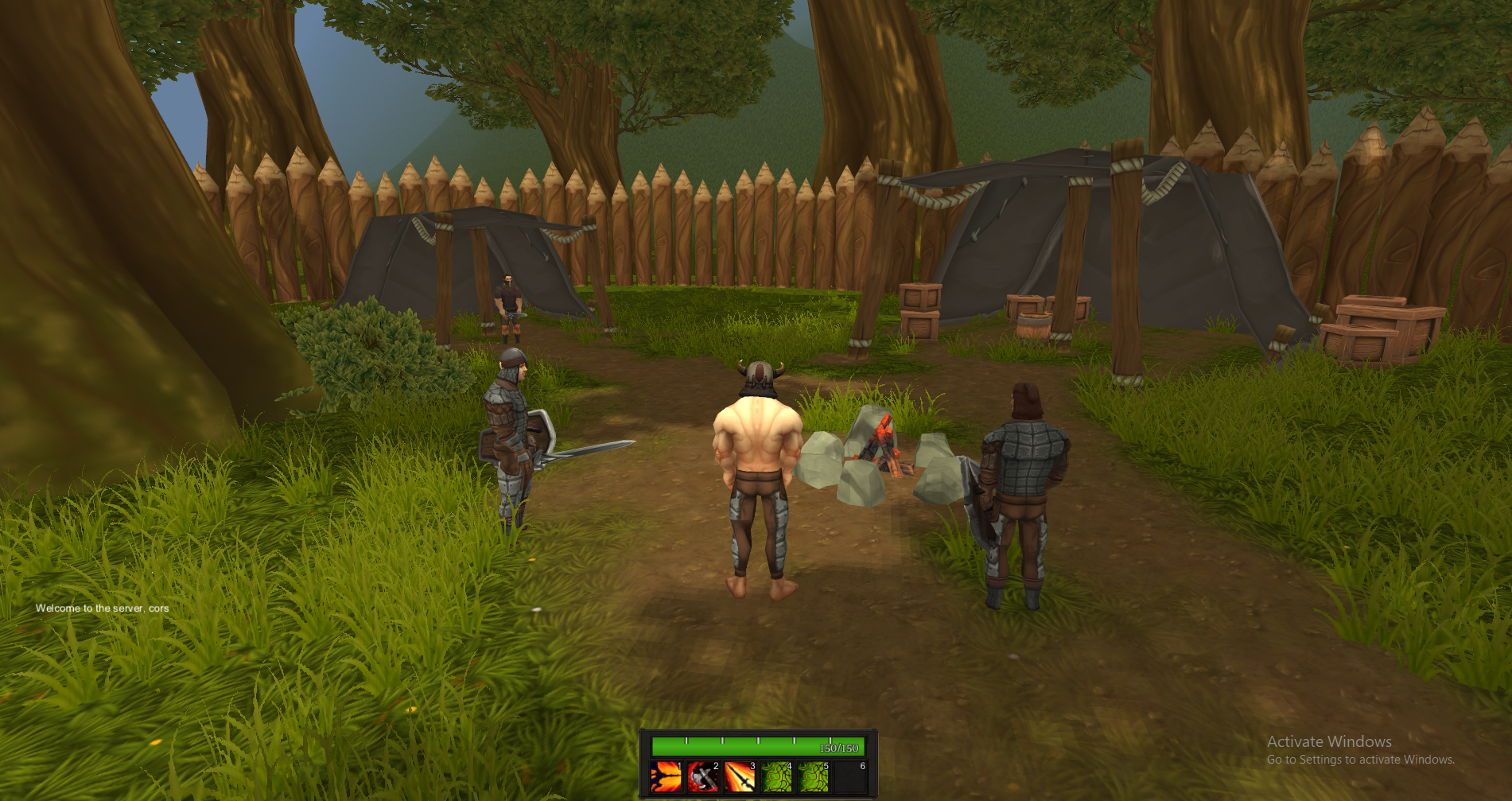Use the bloody axe ability in slot 2
This screenshot has width=1512, height=801.
(703, 777)
